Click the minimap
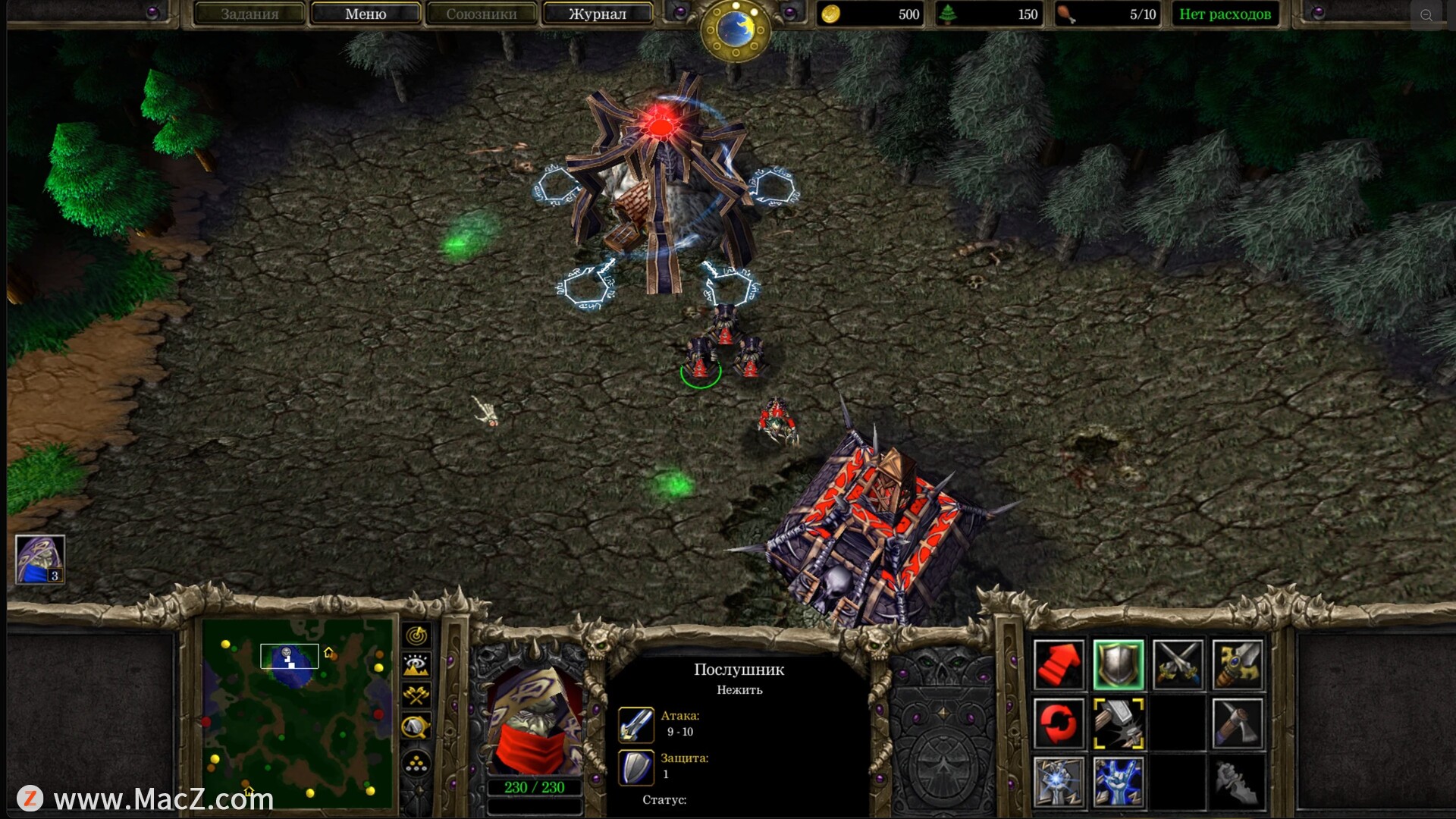The width and height of the screenshot is (1456, 819). coord(297,713)
